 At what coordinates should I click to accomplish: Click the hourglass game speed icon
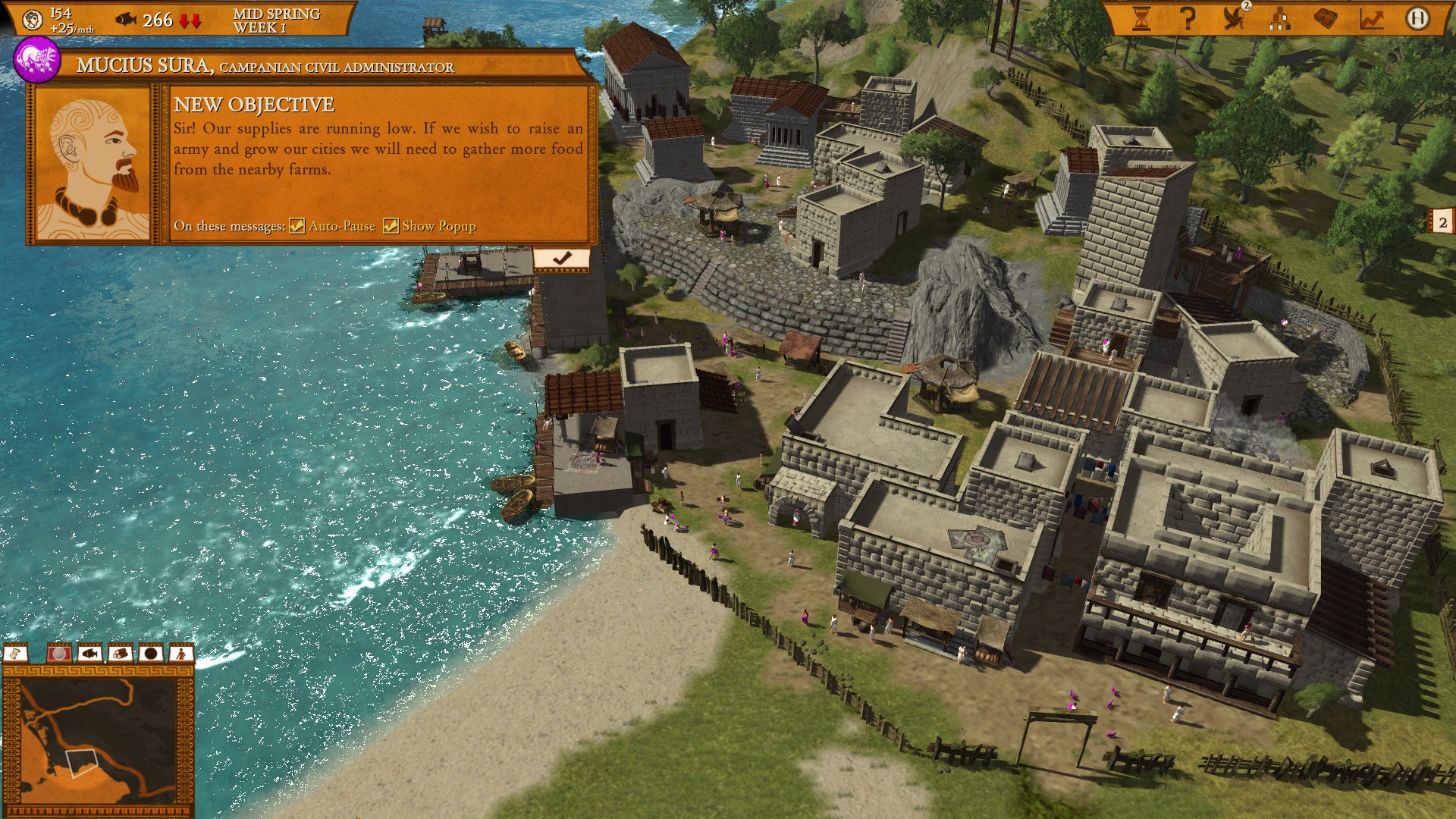pos(1141,18)
